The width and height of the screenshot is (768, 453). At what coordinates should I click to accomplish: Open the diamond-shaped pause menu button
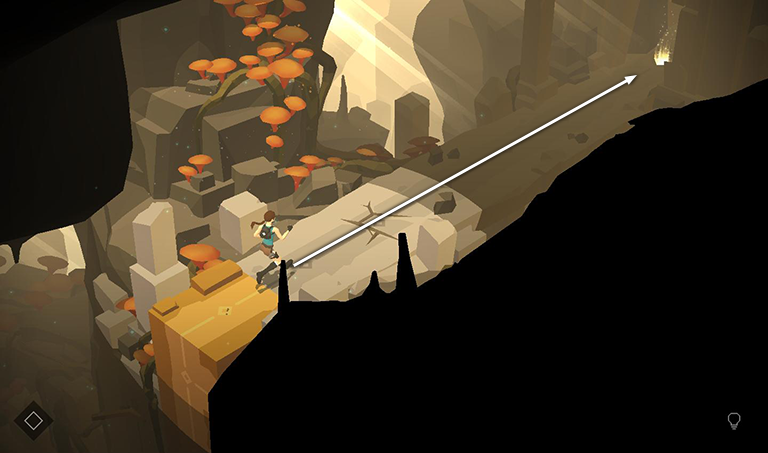[33, 421]
